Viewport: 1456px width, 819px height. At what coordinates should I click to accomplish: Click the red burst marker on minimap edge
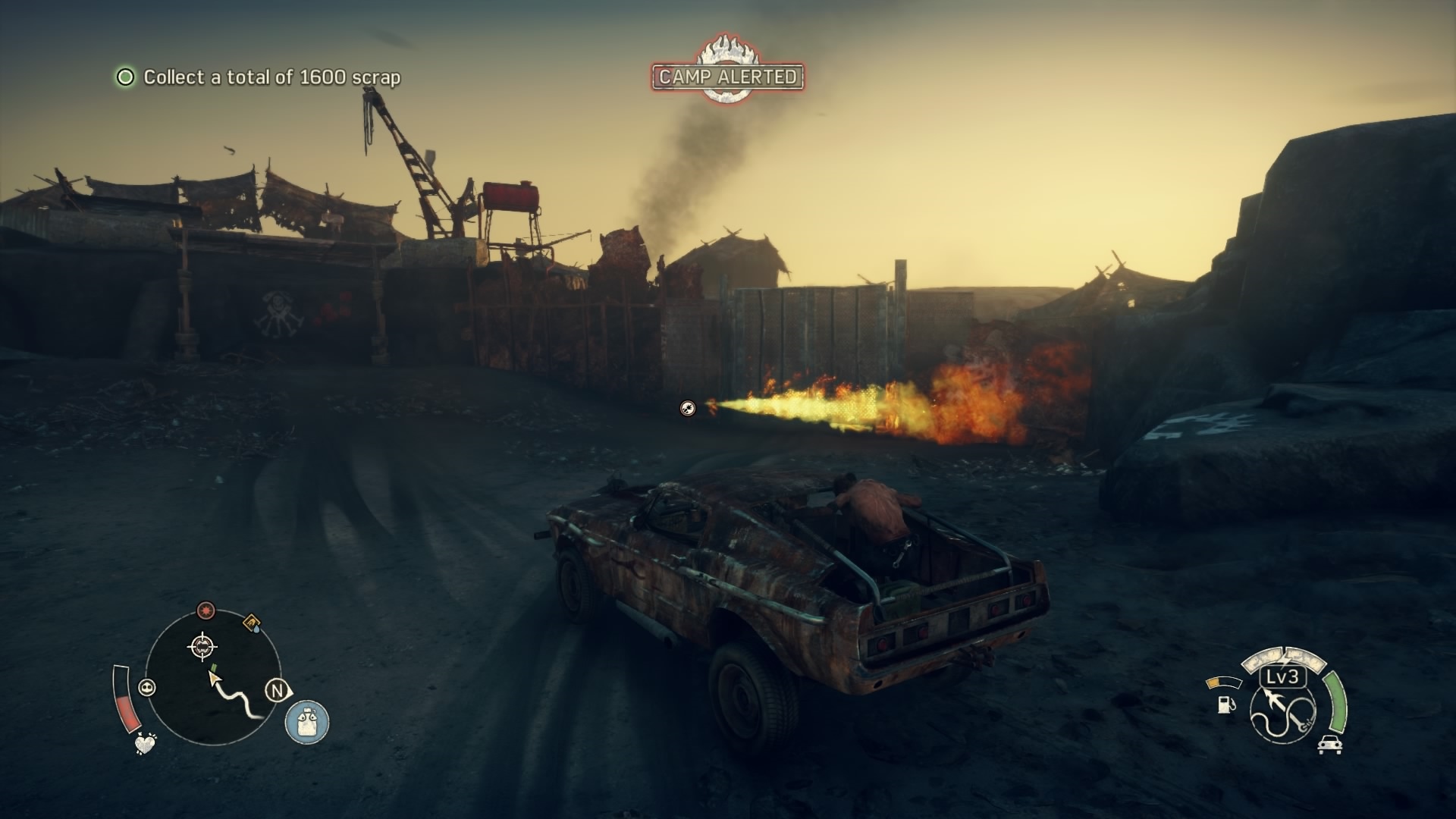coord(206,610)
